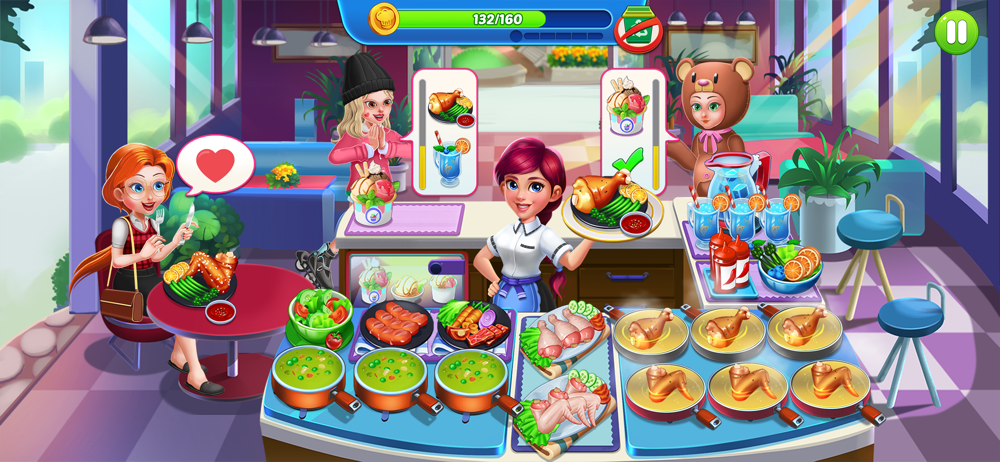The height and width of the screenshot is (462, 1000).
Task: Select the pan of grilled sausages
Action: (x=397, y=323)
